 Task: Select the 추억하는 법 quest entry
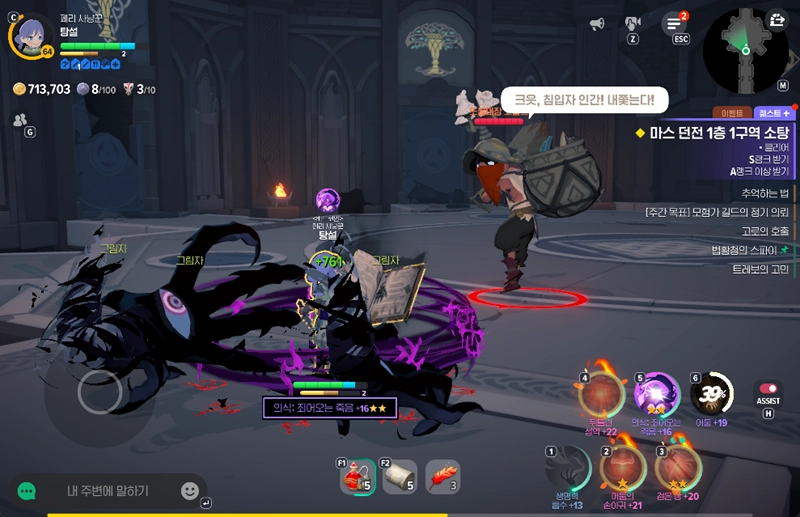(765, 193)
